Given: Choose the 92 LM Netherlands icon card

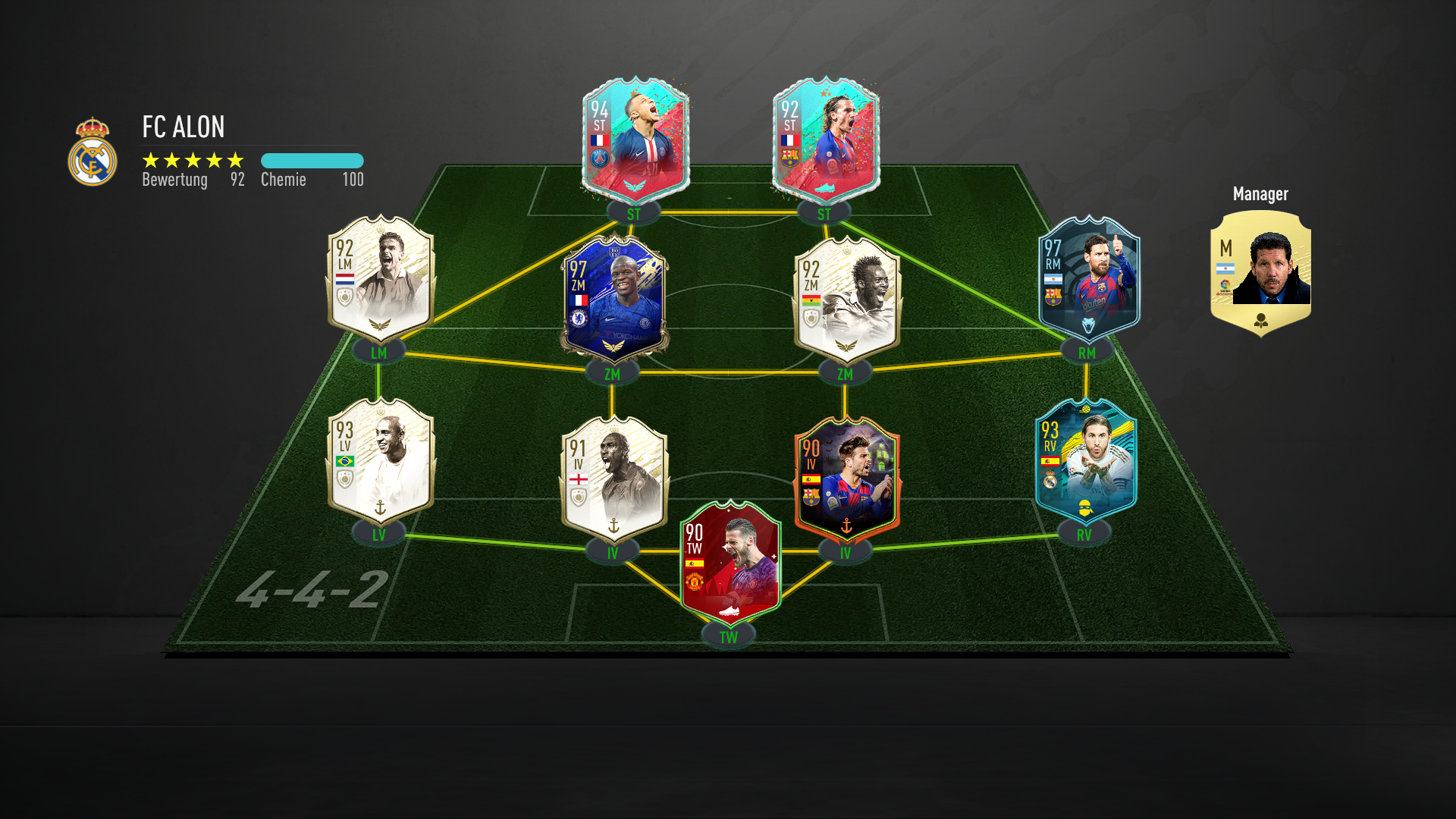Looking at the screenshot, I should (x=381, y=279).
